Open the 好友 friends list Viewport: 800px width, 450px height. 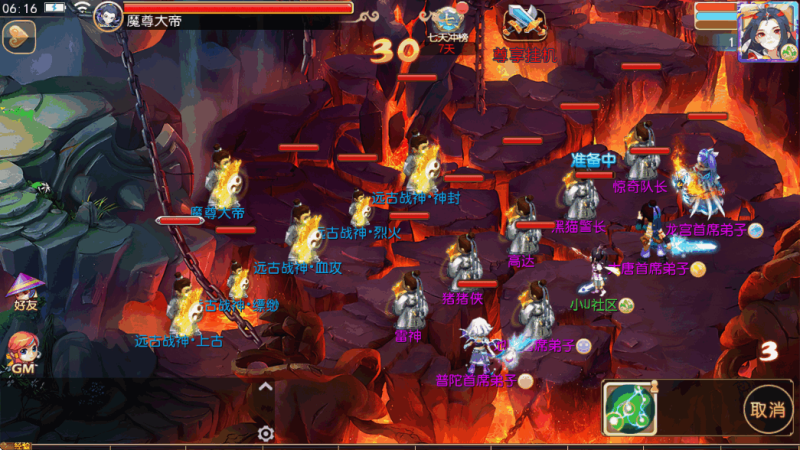point(24,291)
